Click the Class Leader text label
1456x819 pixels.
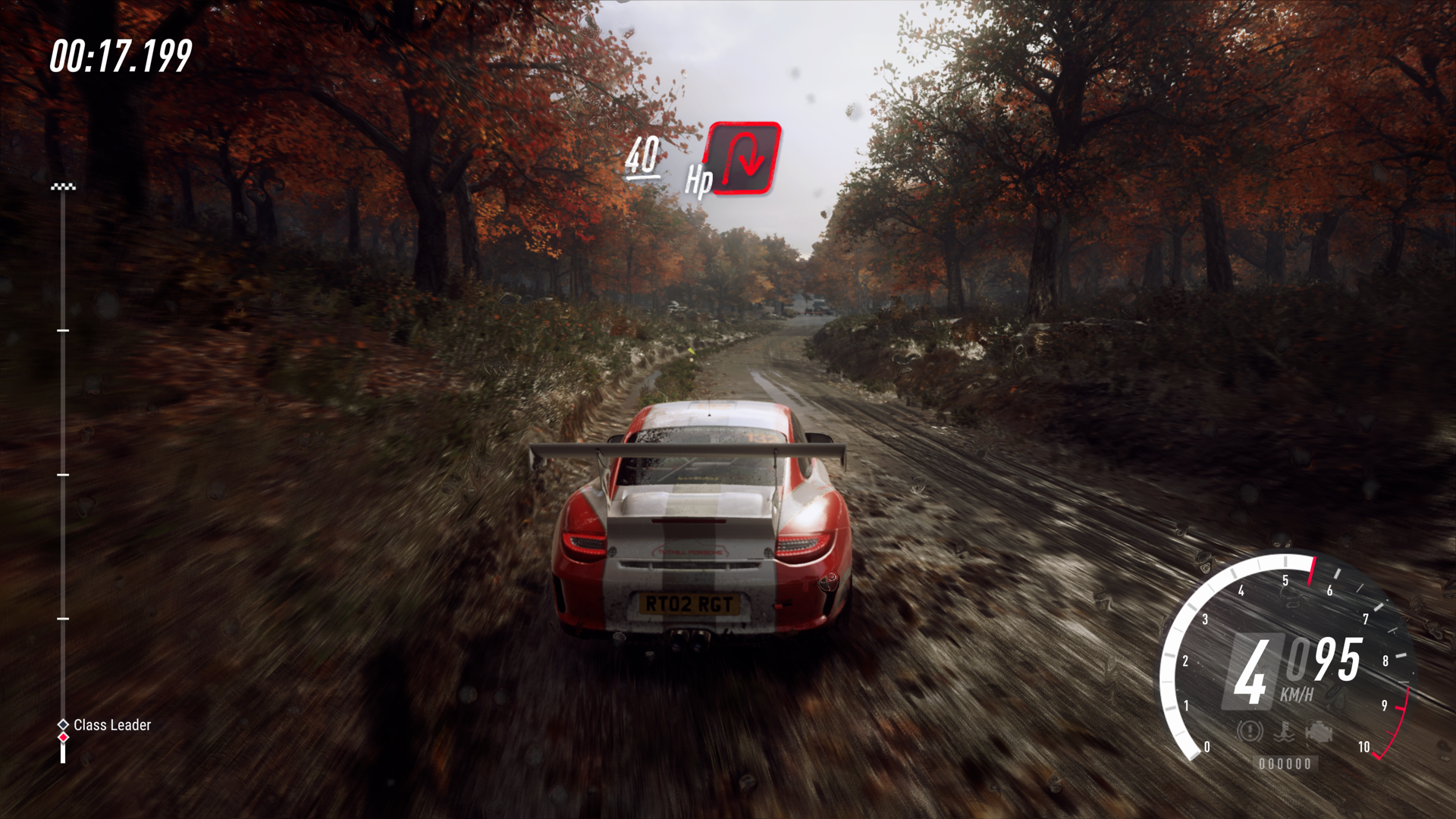(x=112, y=725)
